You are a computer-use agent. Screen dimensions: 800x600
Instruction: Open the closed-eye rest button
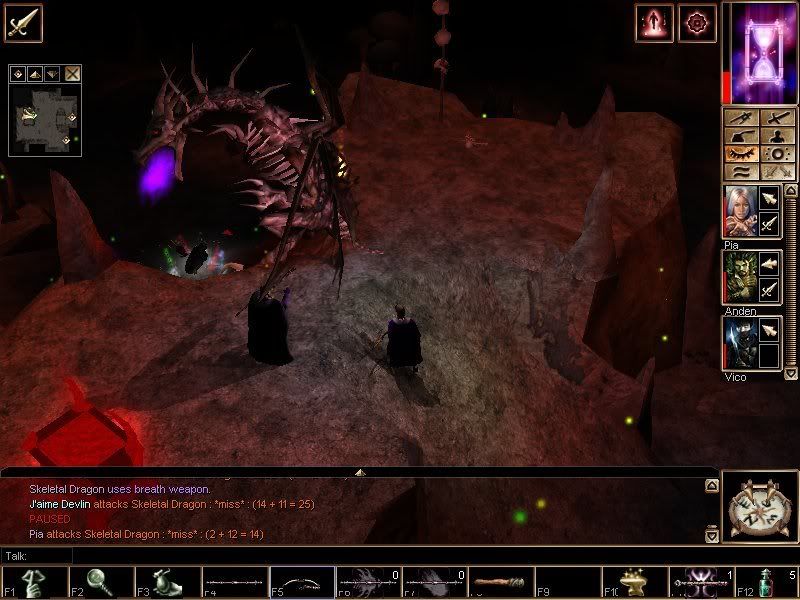click(x=742, y=156)
